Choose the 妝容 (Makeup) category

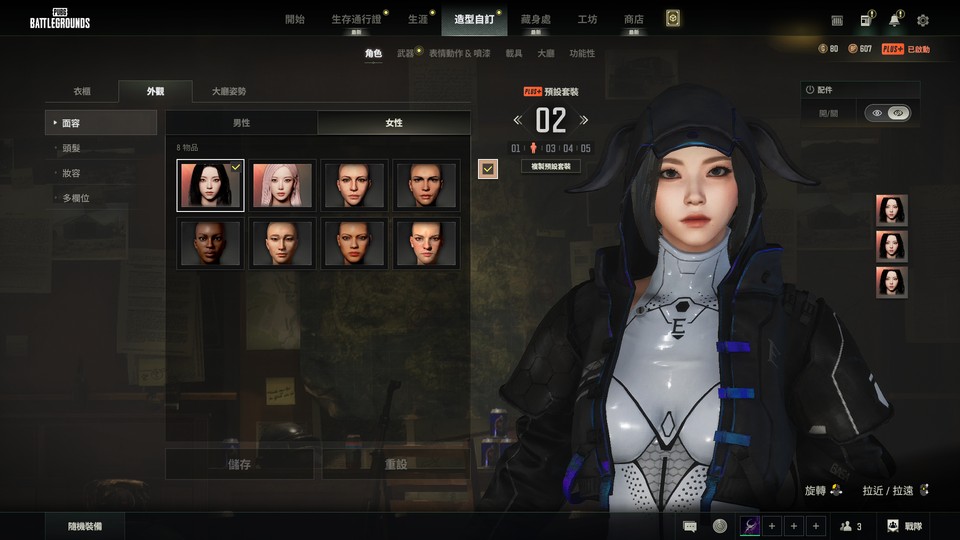[71, 173]
